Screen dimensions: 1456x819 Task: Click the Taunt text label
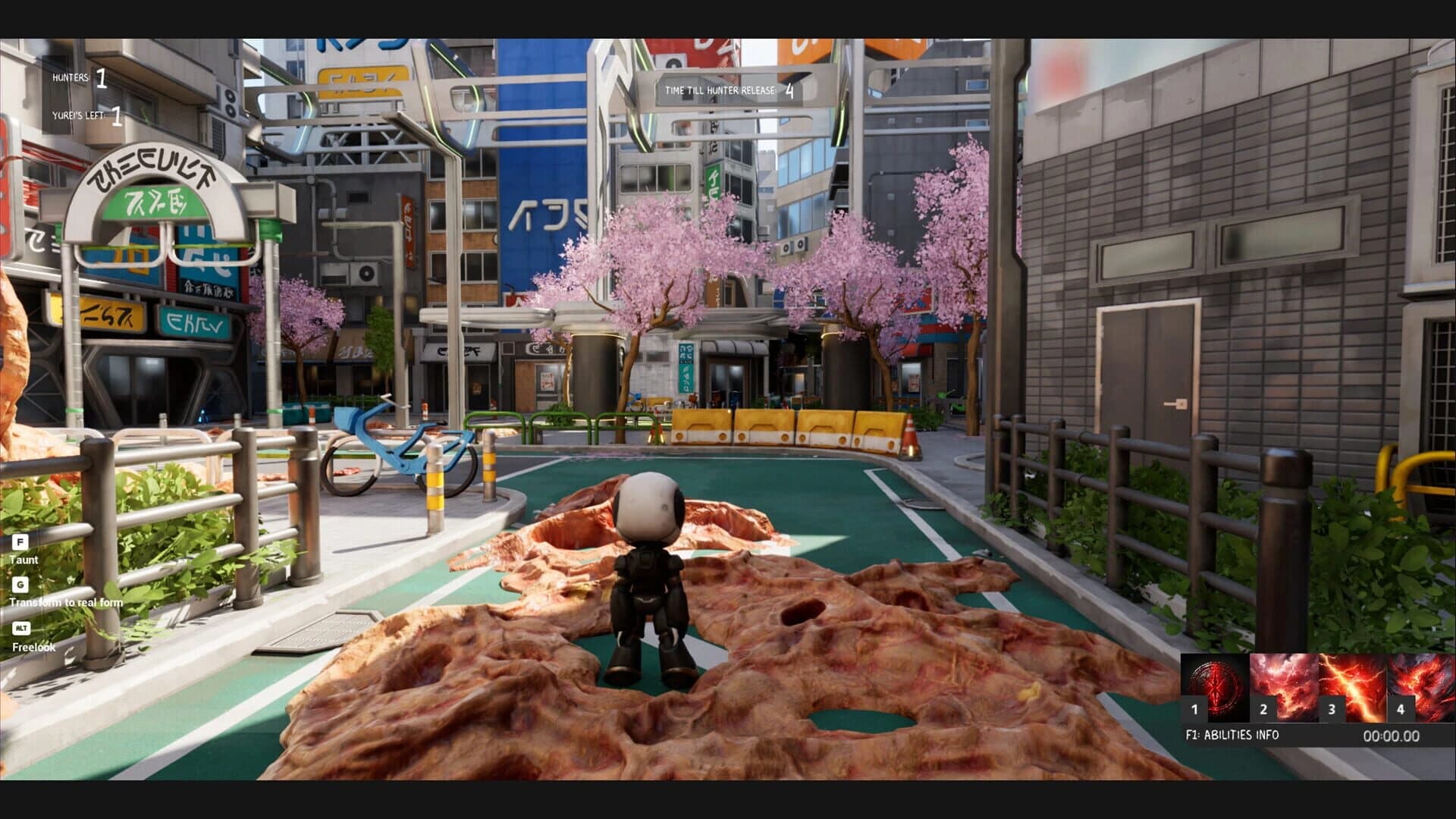click(25, 559)
